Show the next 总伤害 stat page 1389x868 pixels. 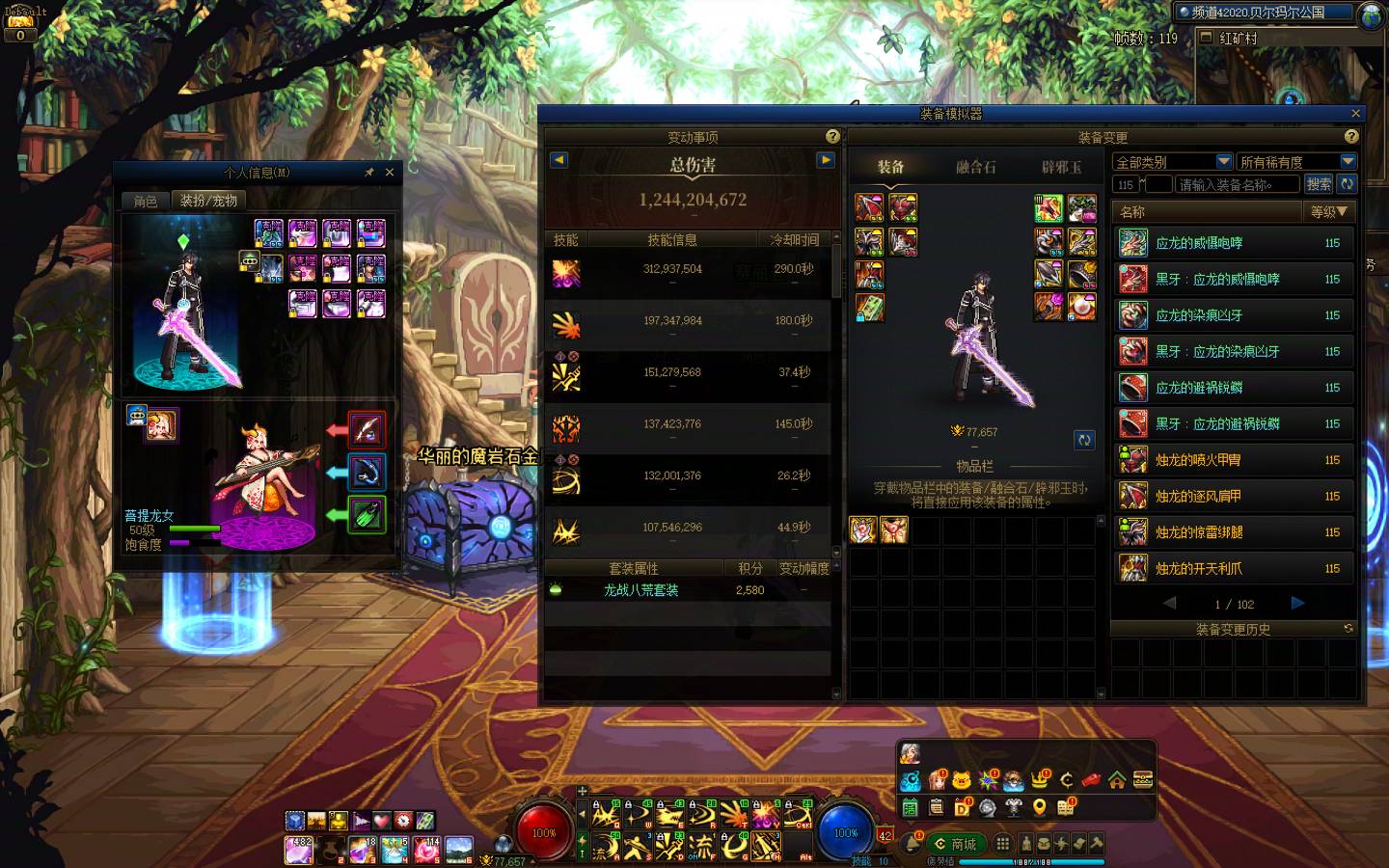pos(826,160)
